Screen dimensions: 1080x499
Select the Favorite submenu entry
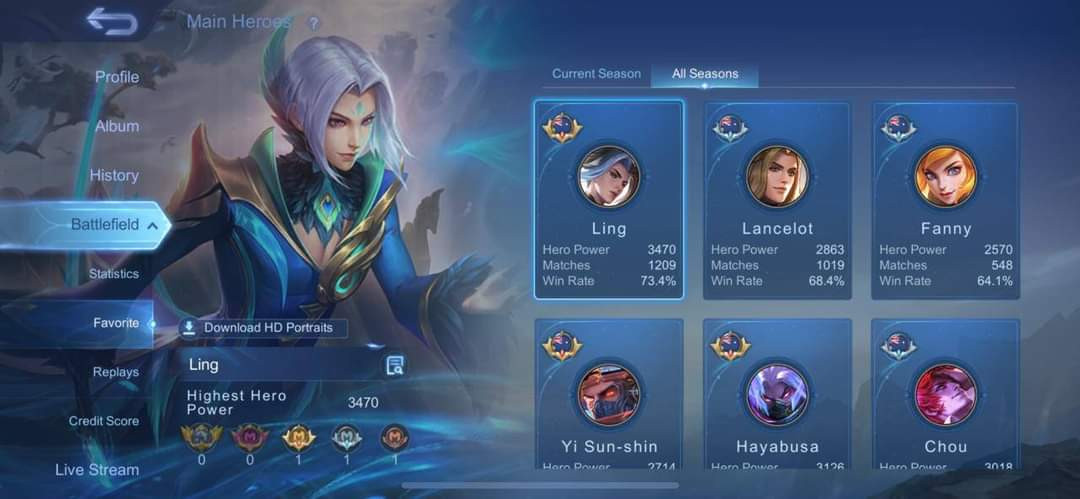pyautogui.click(x=116, y=323)
